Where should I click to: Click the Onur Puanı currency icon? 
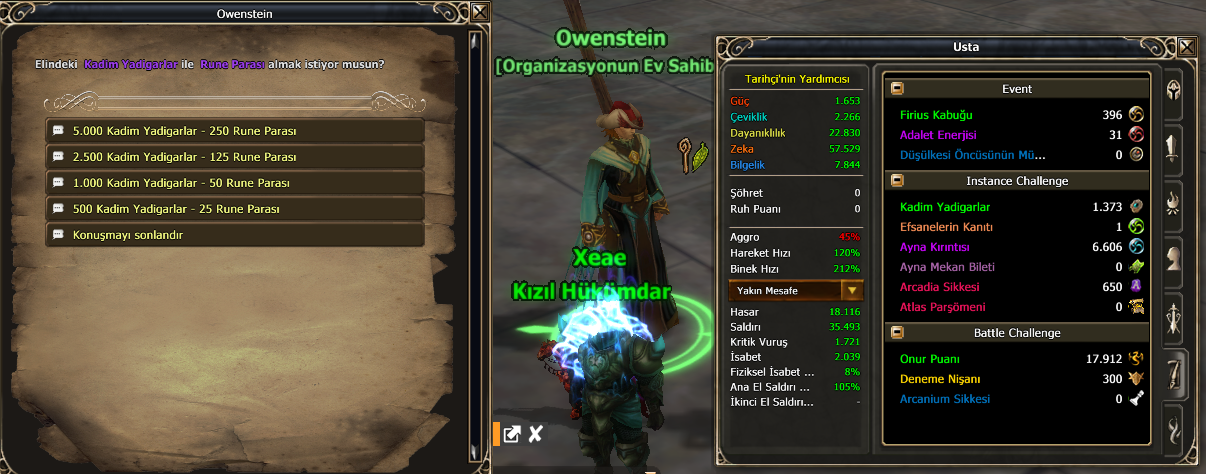pyautogui.click(x=1136, y=359)
